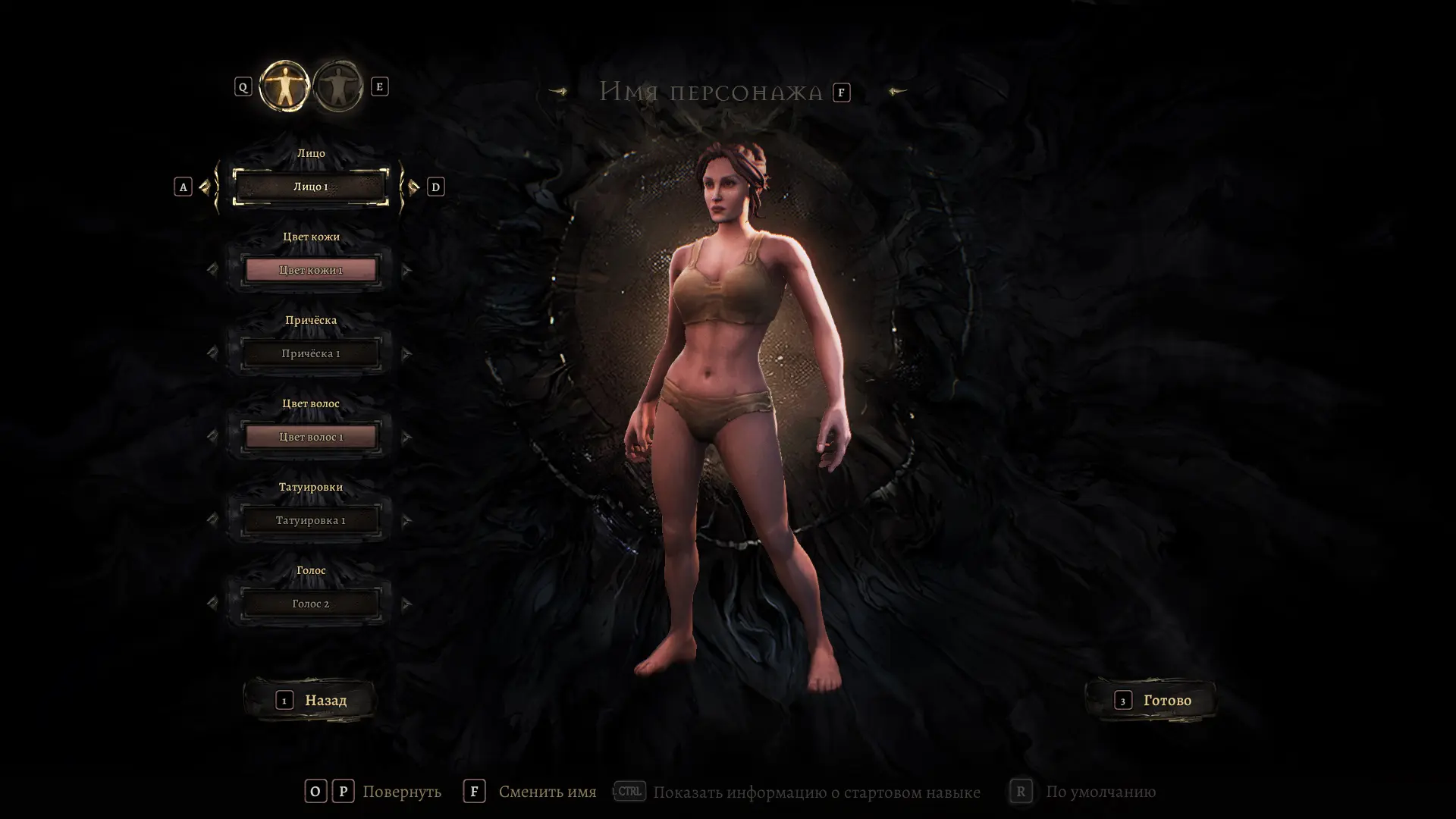Select the Лицо 1 face option box
The width and height of the screenshot is (1456, 819).
[311, 187]
